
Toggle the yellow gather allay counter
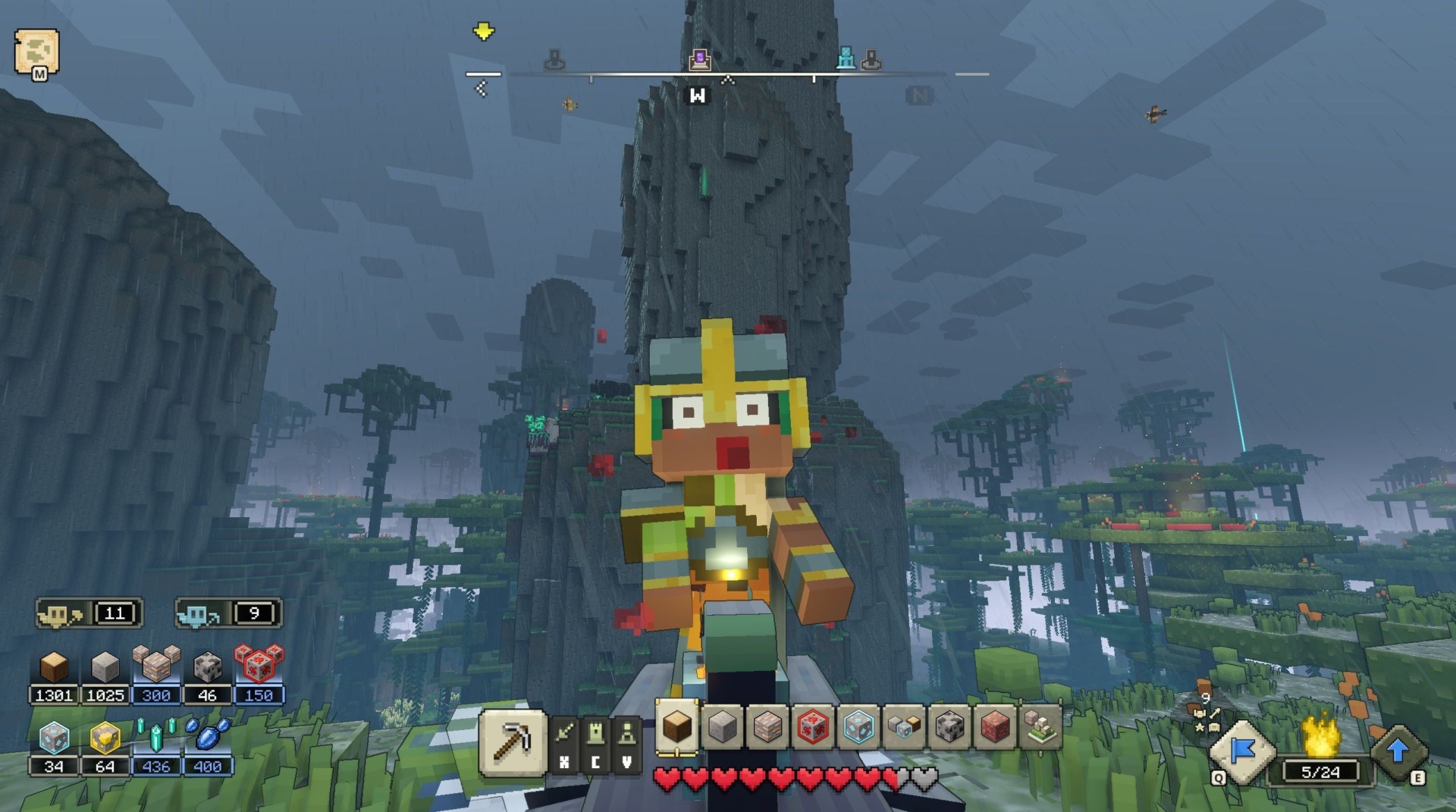tap(87, 614)
